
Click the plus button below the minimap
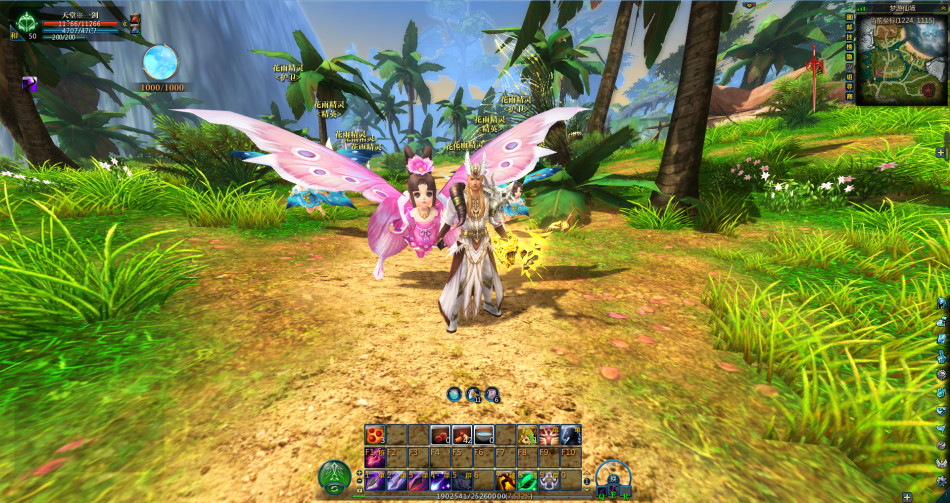[941, 152]
